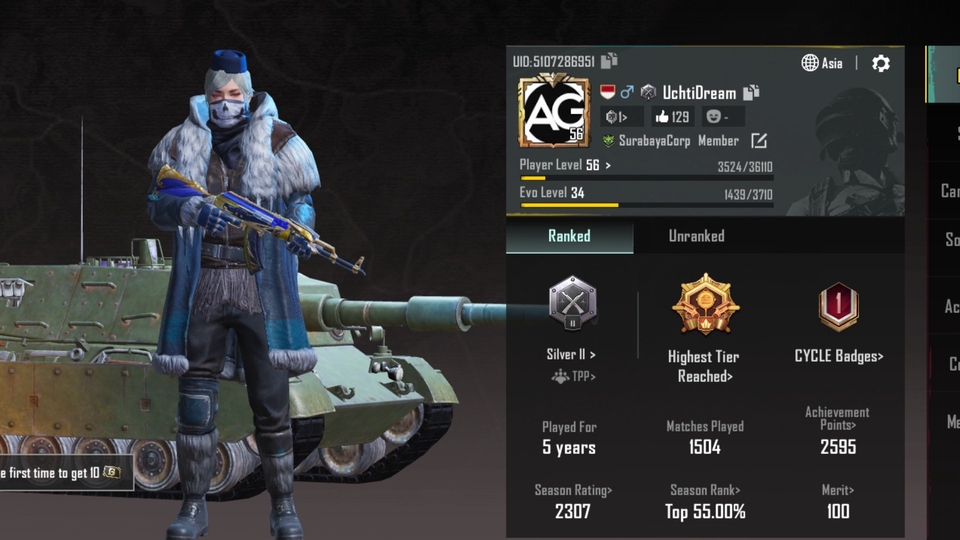Screen dimensions: 960x540
Task: Open Silver II tier details
Action: click(571, 354)
